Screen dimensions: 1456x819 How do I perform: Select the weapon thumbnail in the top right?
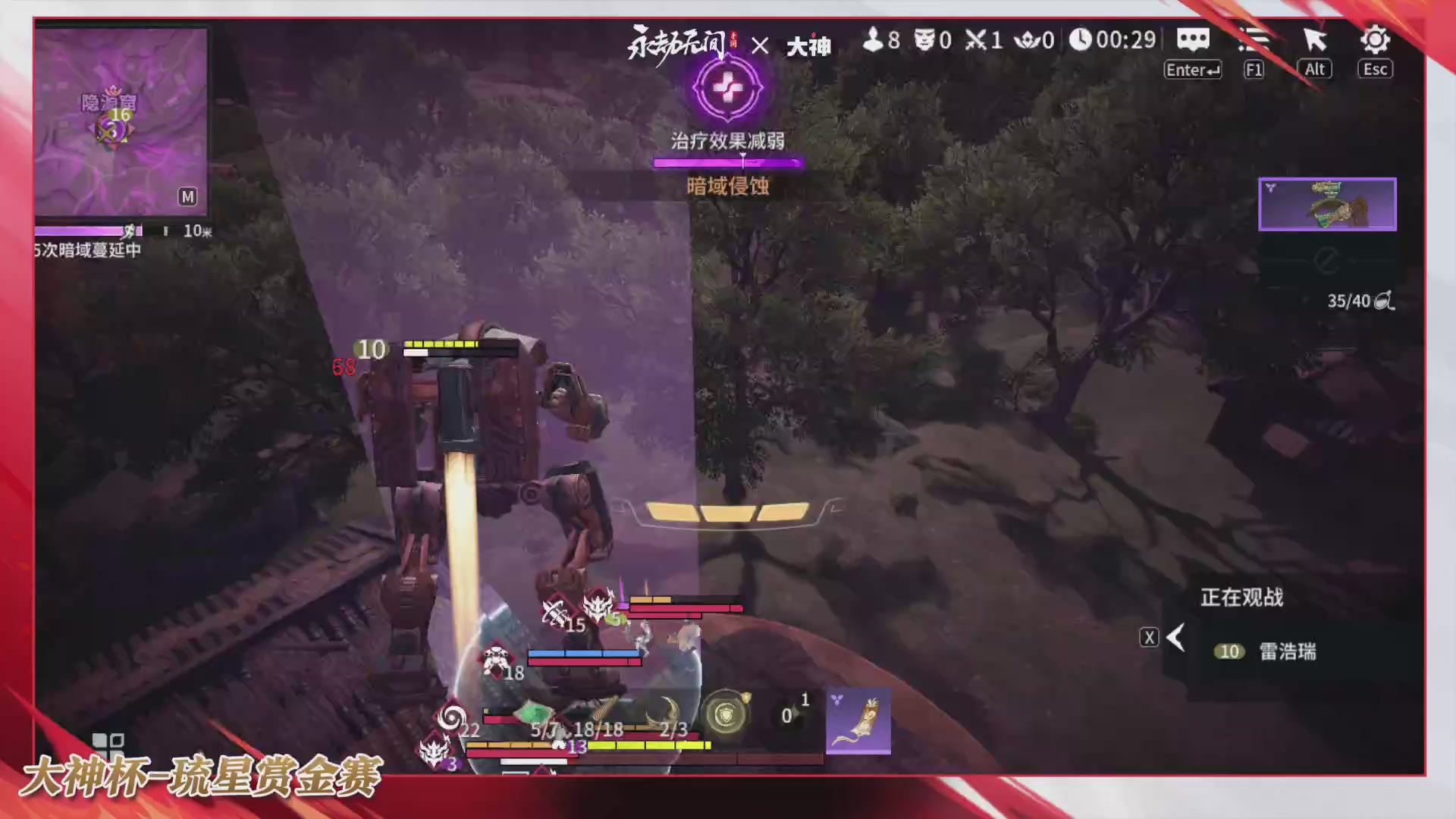pos(1327,203)
